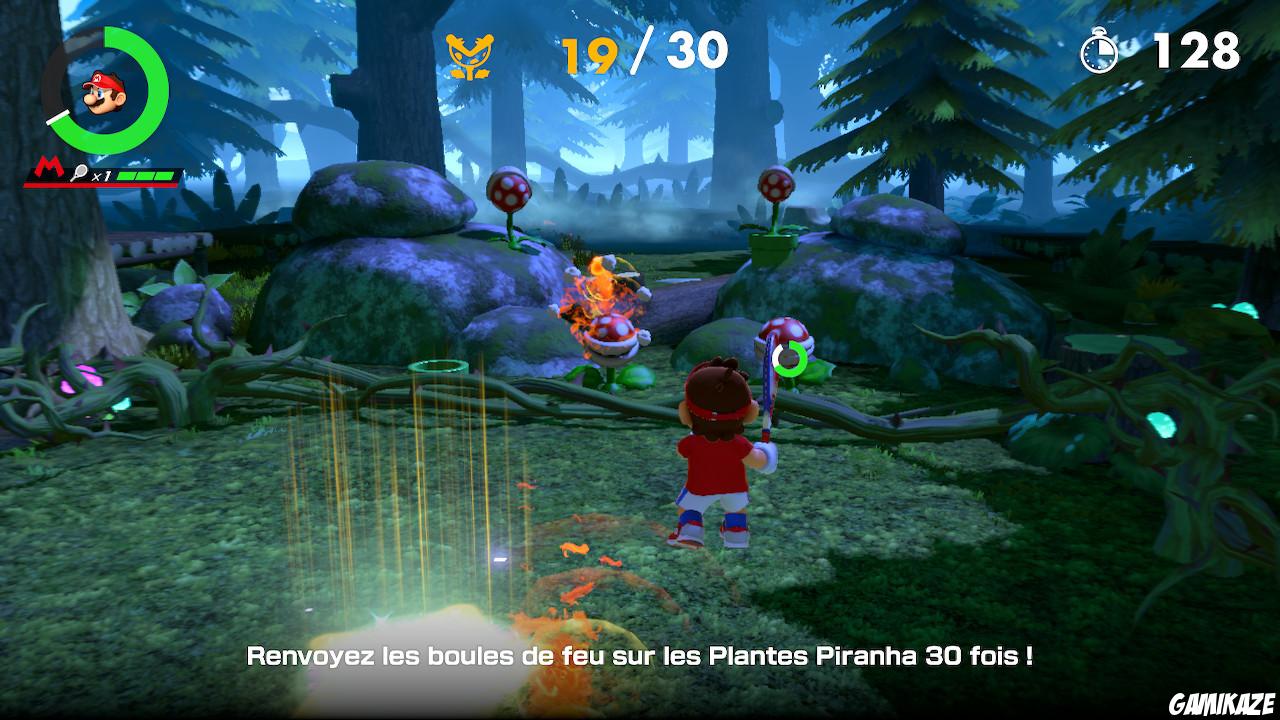Select the tennis racket icon showing x1

point(87,174)
